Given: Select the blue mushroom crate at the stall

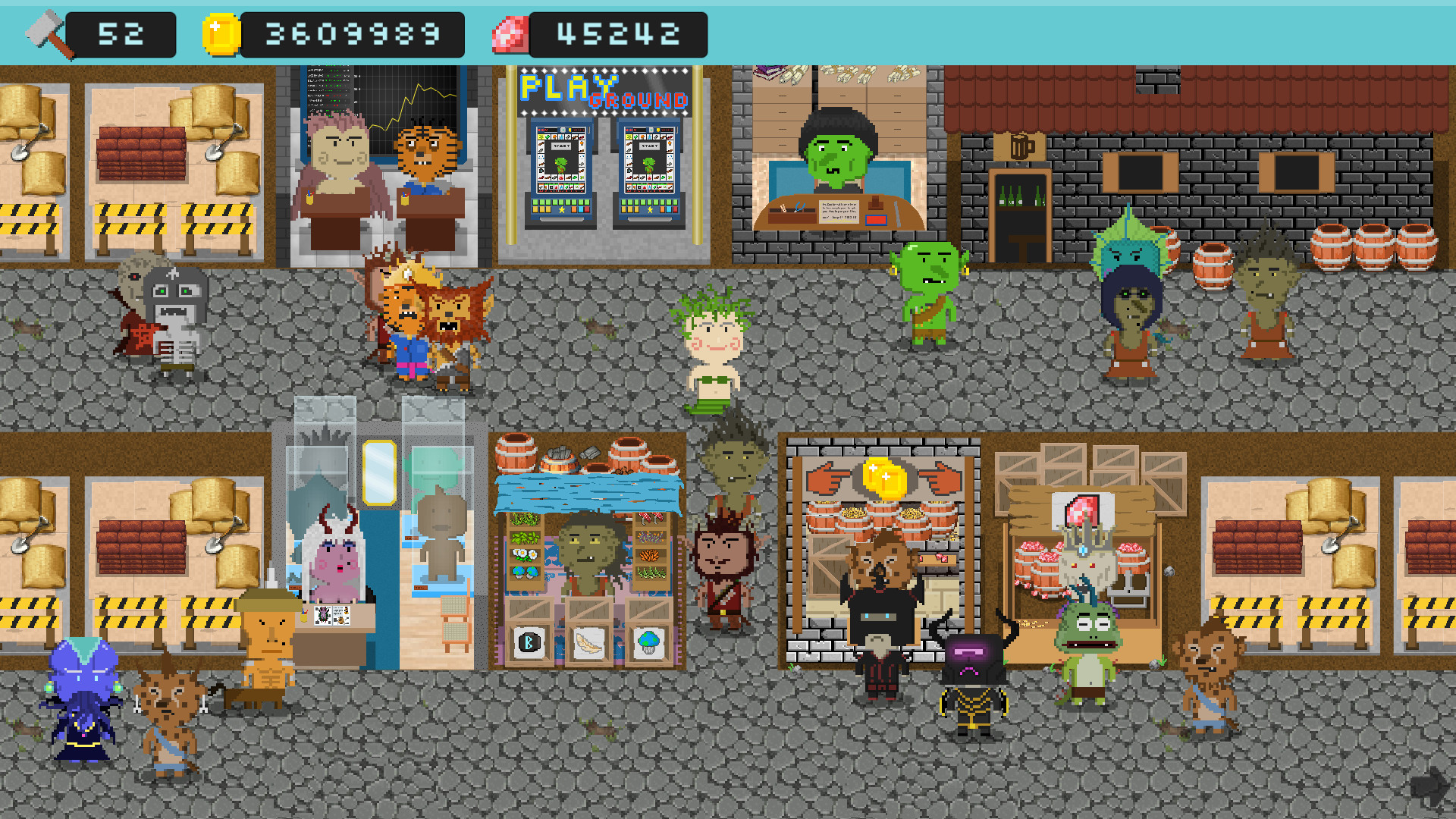Looking at the screenshot, I should coord(648,641).
